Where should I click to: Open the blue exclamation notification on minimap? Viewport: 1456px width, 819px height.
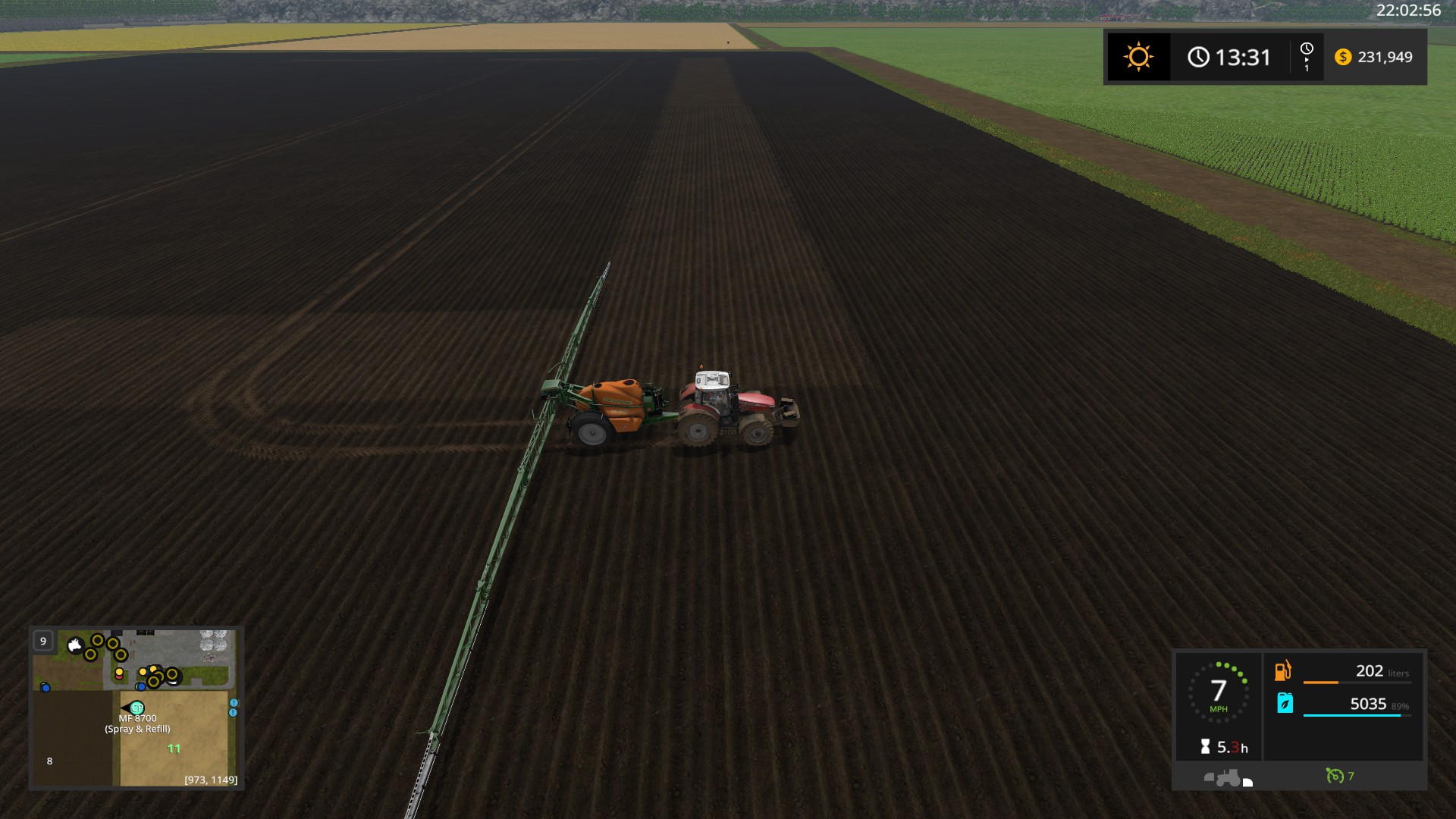tap(233, 702)
